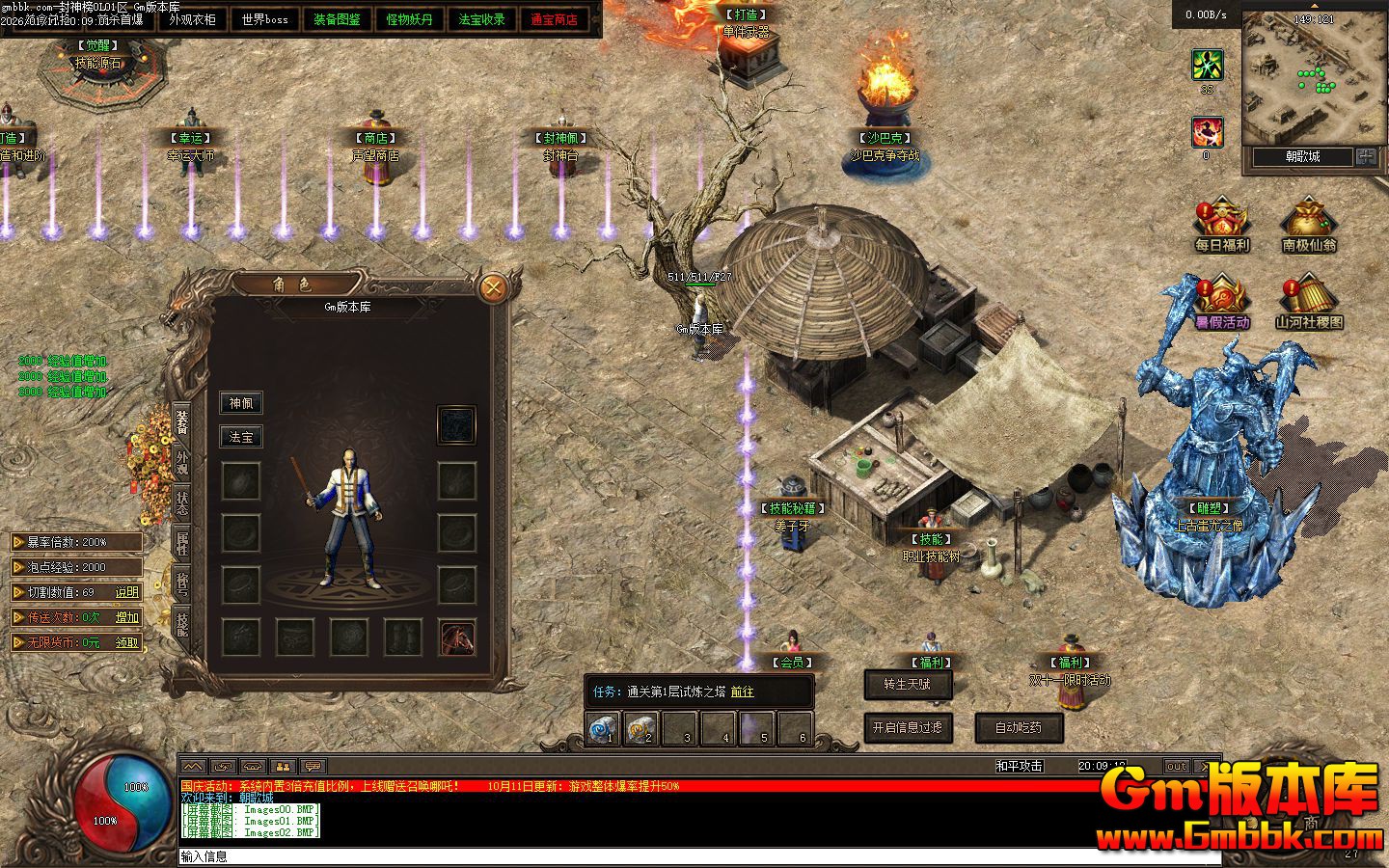
Task: Close the 角色 character panel
Action: pyautogui.click(x=493, y=287)
